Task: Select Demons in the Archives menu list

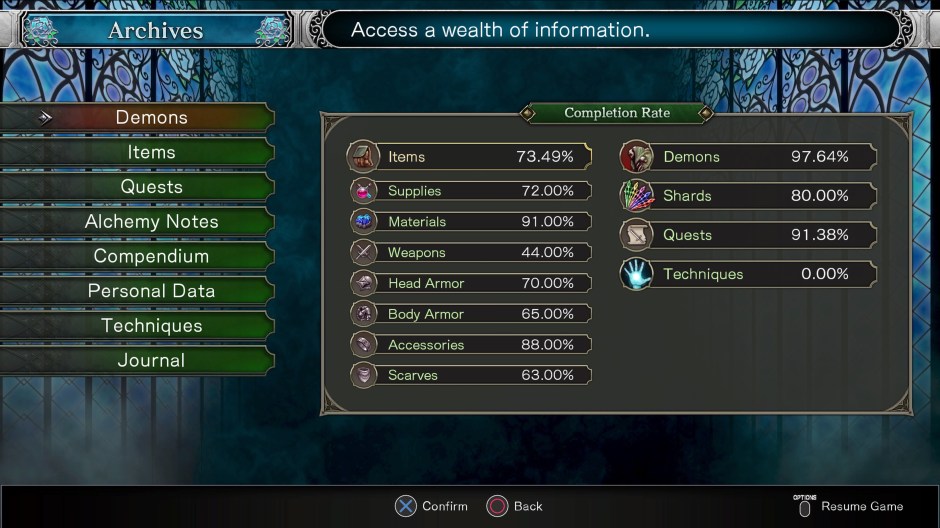Action: click(x=151, y=118)
